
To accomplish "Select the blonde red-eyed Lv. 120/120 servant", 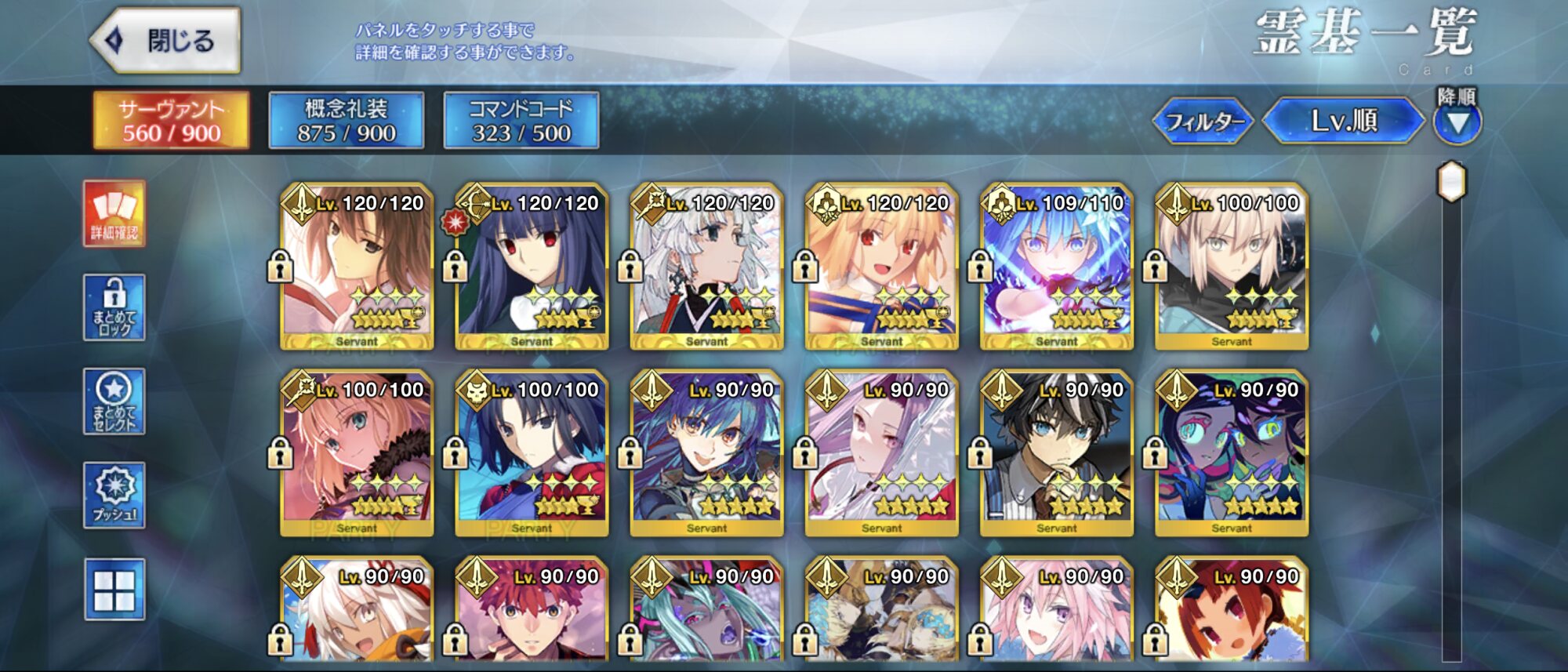I will (881, 267).
